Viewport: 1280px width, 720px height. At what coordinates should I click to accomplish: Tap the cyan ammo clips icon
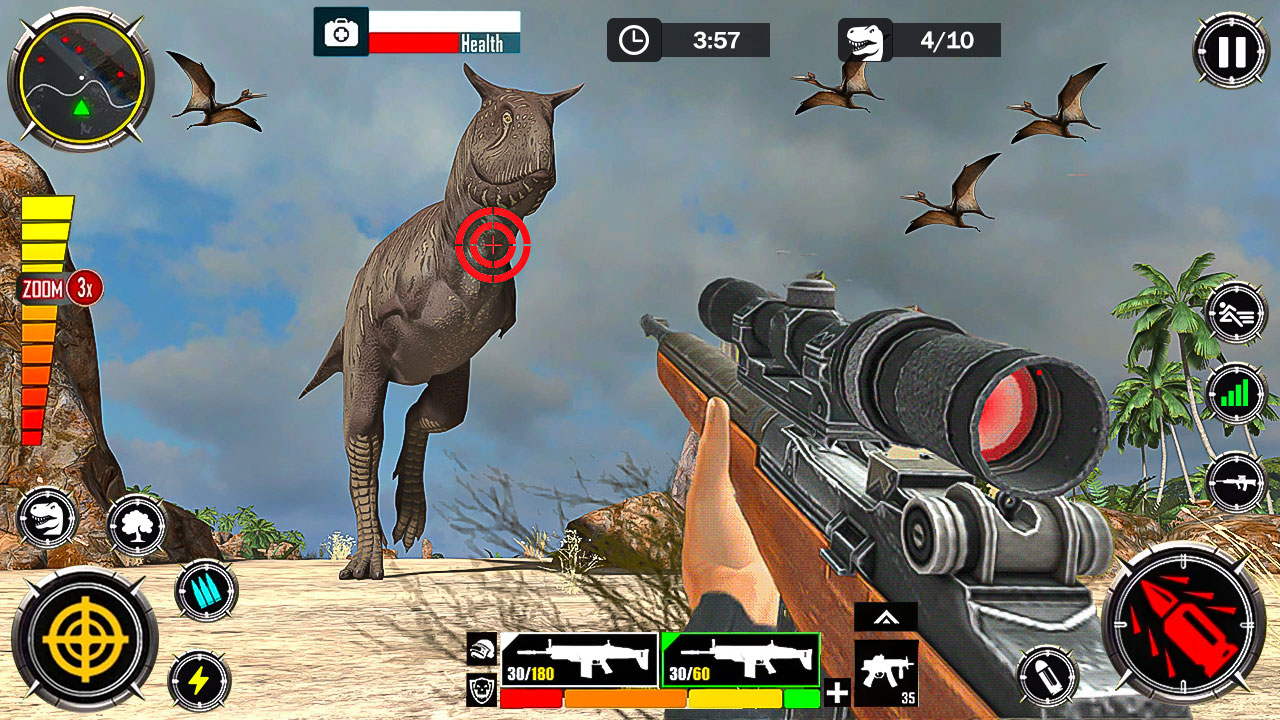point(207,590)
